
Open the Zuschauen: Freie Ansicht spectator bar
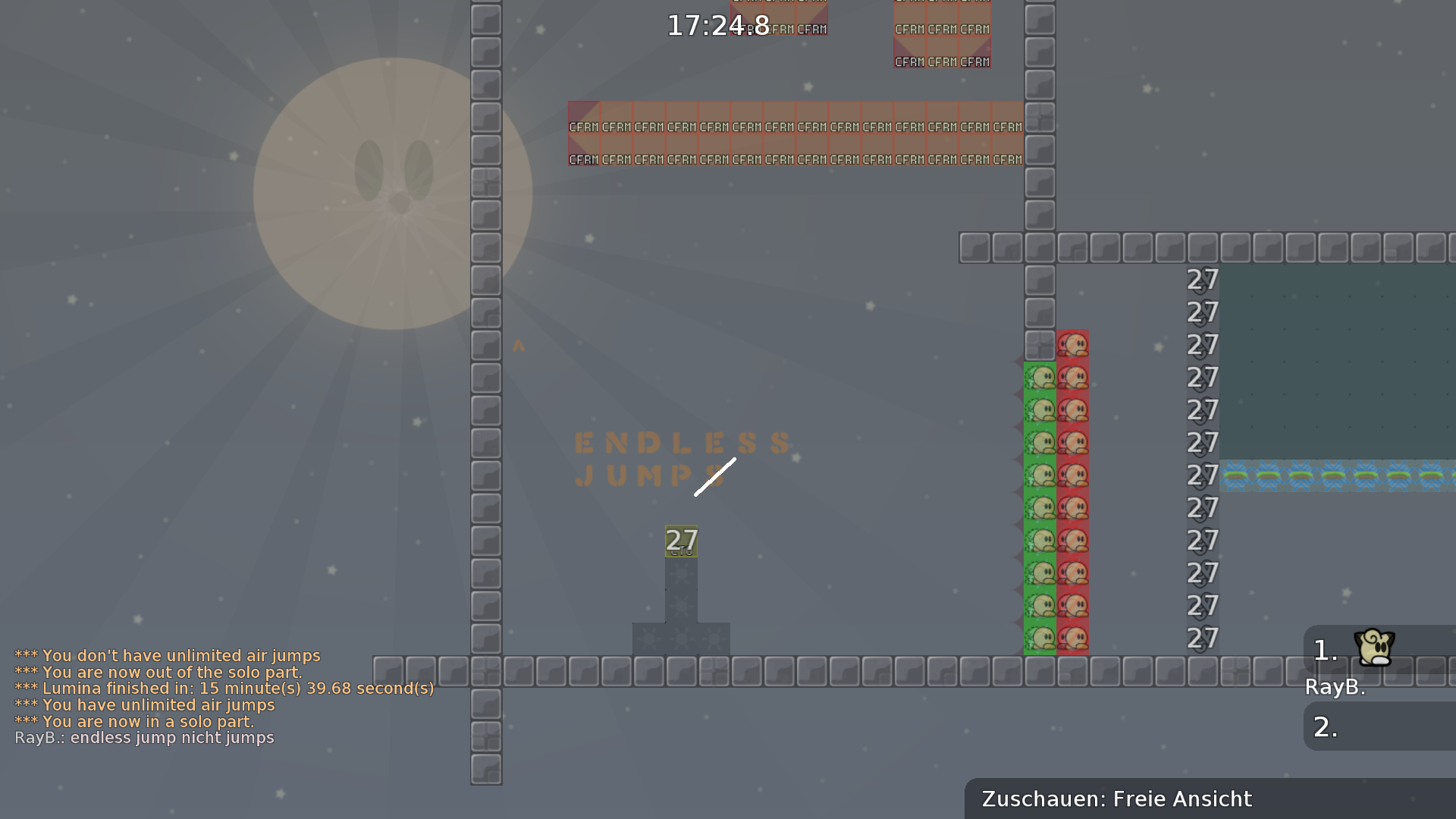click(x=1209, y=799)
